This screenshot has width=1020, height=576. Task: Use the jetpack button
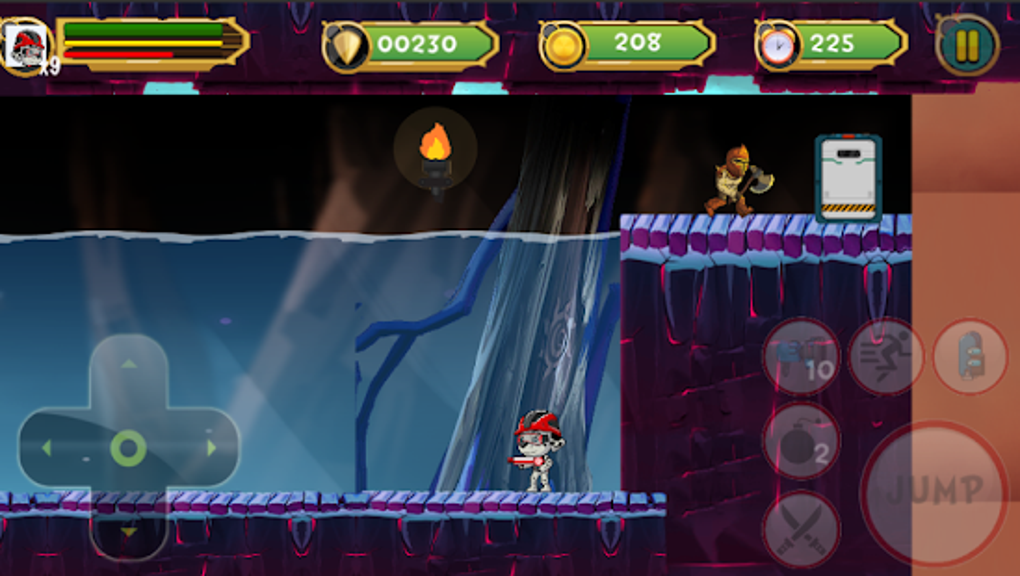pyautogui.click(x=970, y=356)
